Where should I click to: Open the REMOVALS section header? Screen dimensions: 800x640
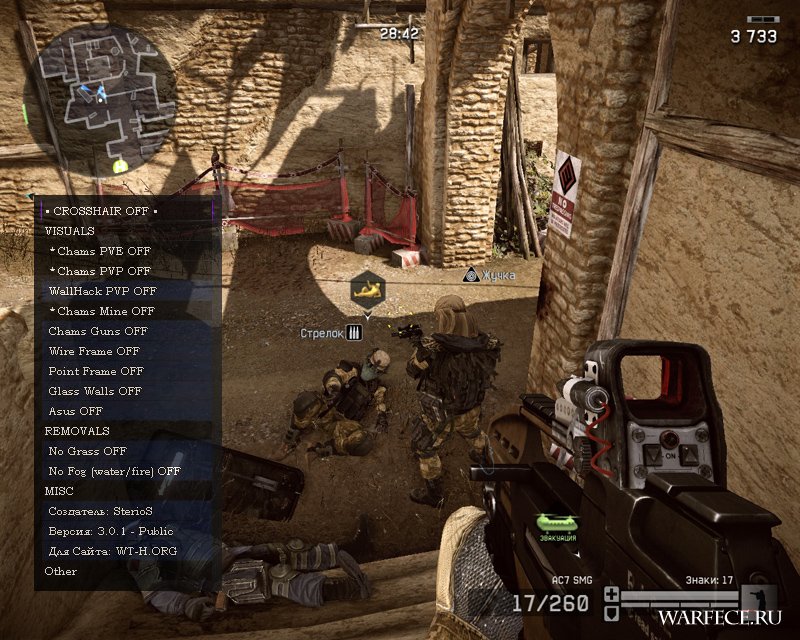pyautogui.click(x=77, y=431)
